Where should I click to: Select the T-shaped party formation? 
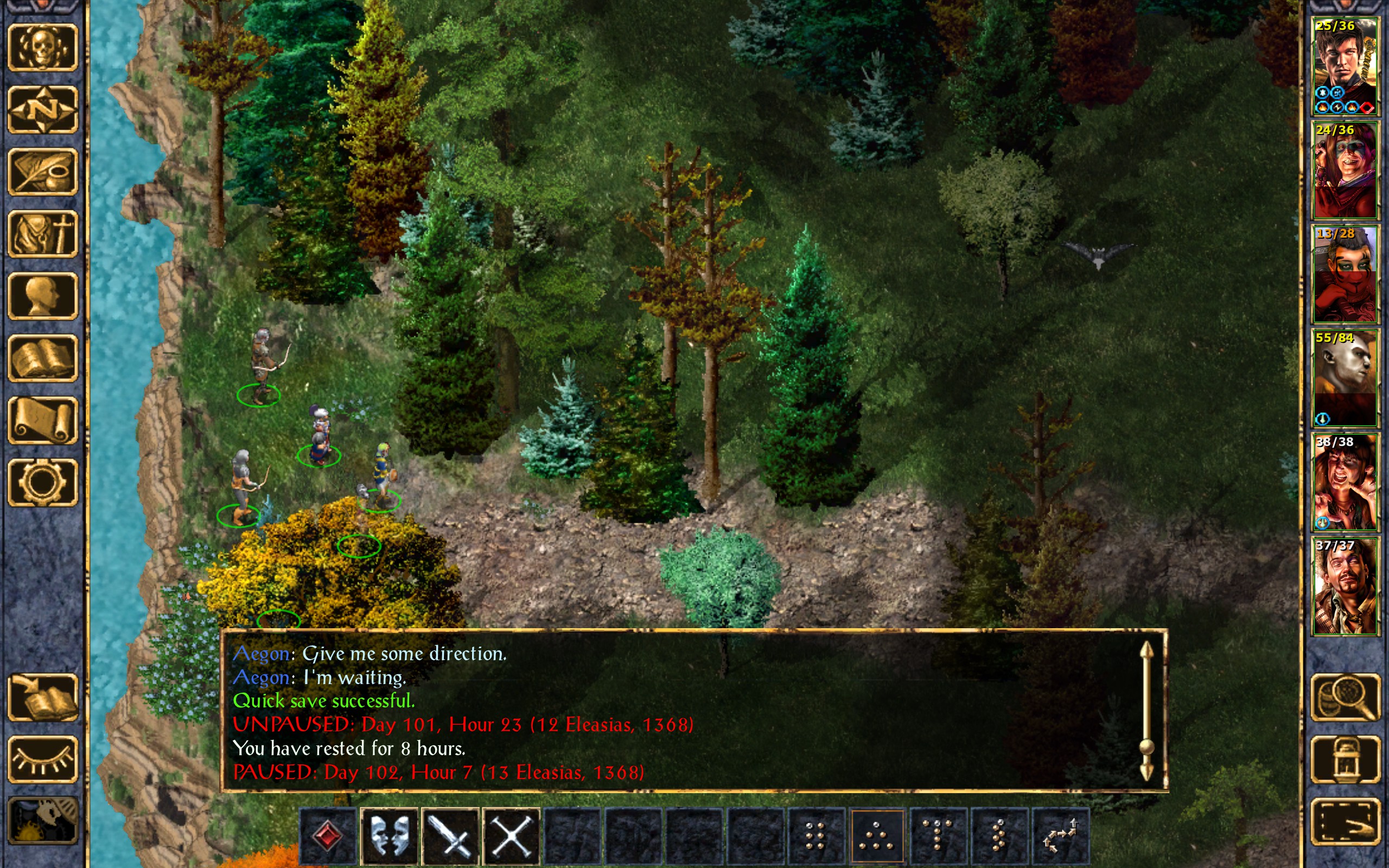tap(938, 836)
